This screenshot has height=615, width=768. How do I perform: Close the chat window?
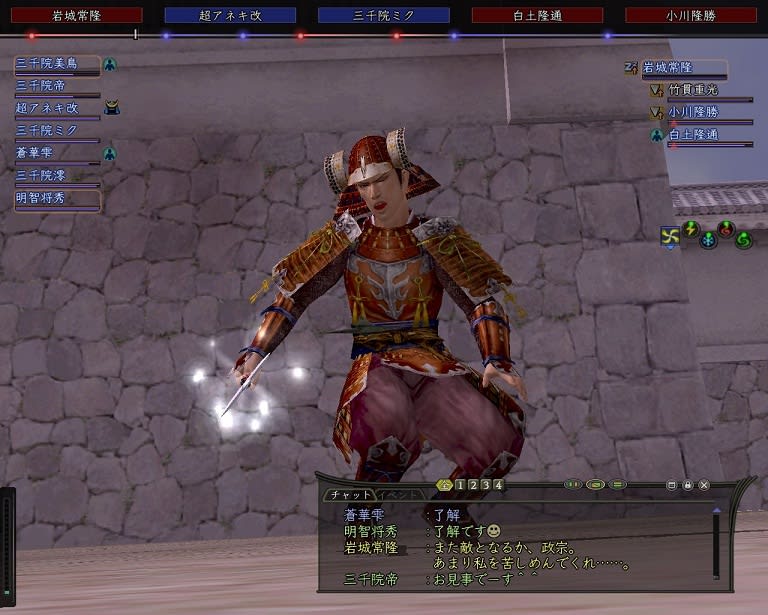[704, 485]
